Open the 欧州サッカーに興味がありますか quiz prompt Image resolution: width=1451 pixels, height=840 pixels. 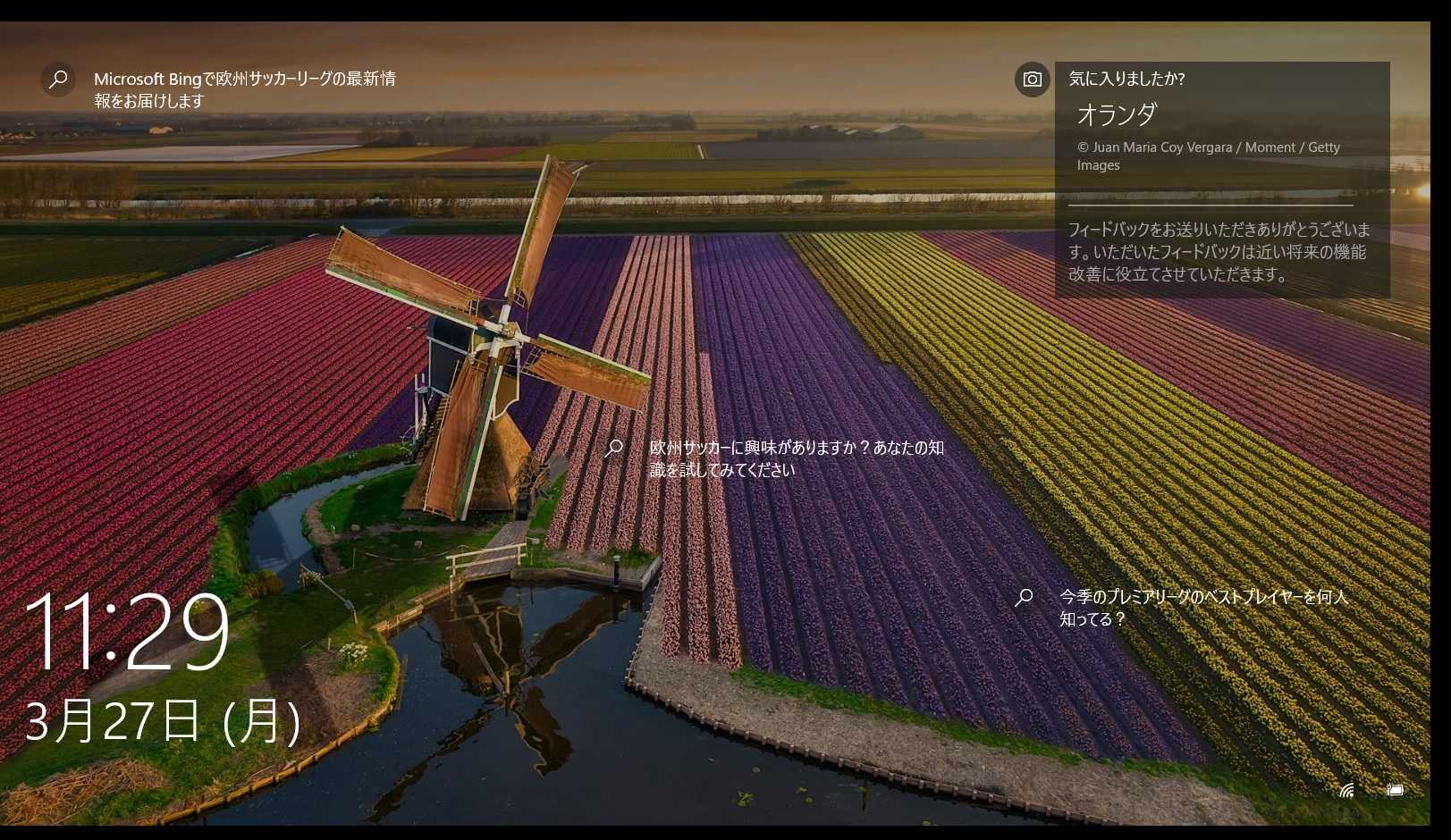point(796,458)
